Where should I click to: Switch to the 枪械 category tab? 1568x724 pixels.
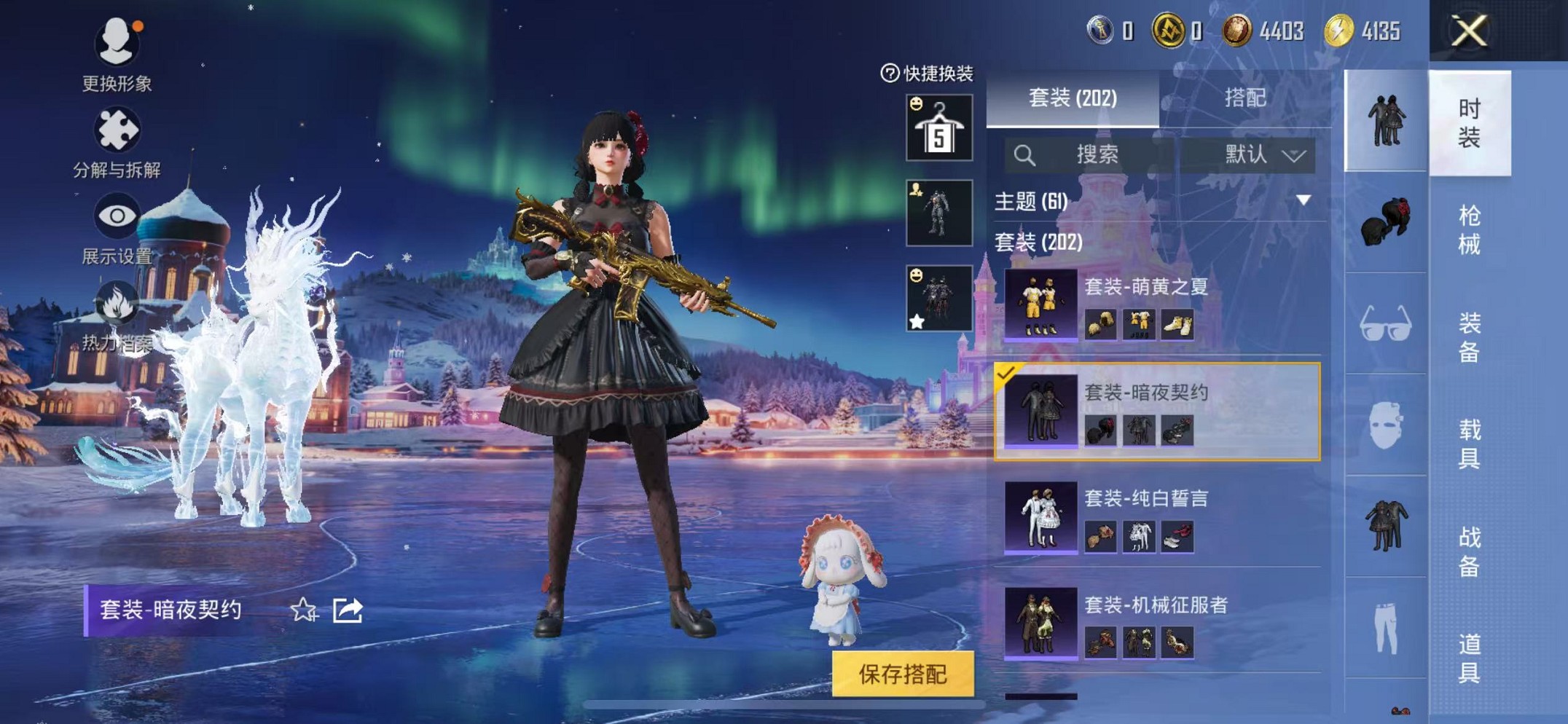[1472, 226]
